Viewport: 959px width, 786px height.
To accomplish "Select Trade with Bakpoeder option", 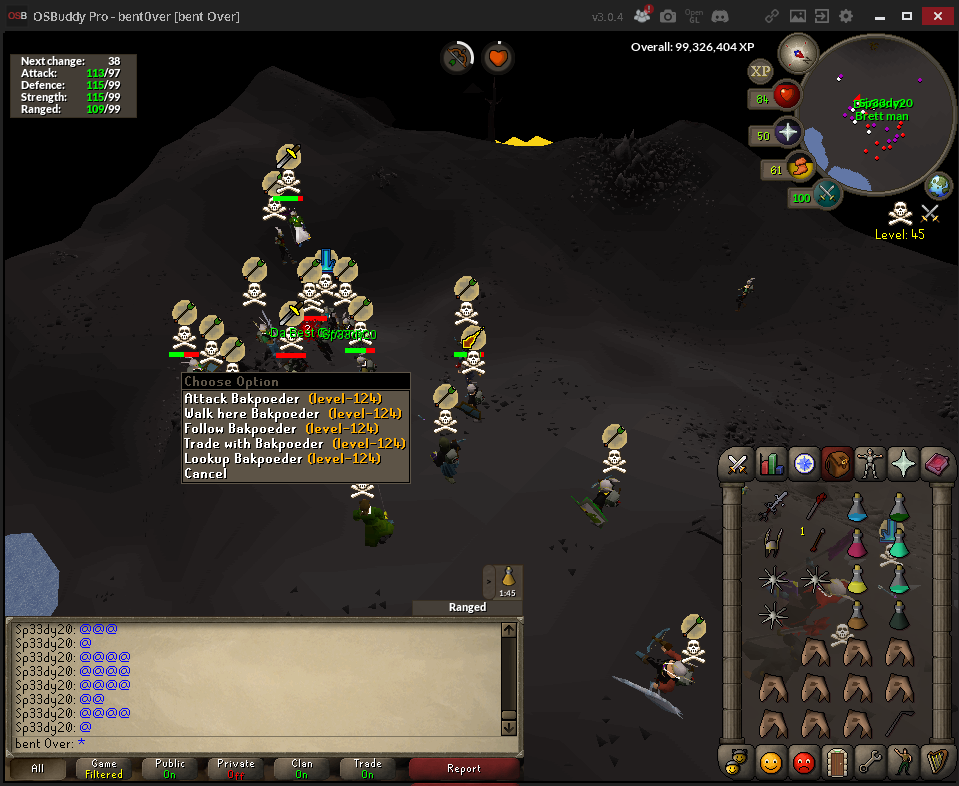I will (x=294, y=444).
